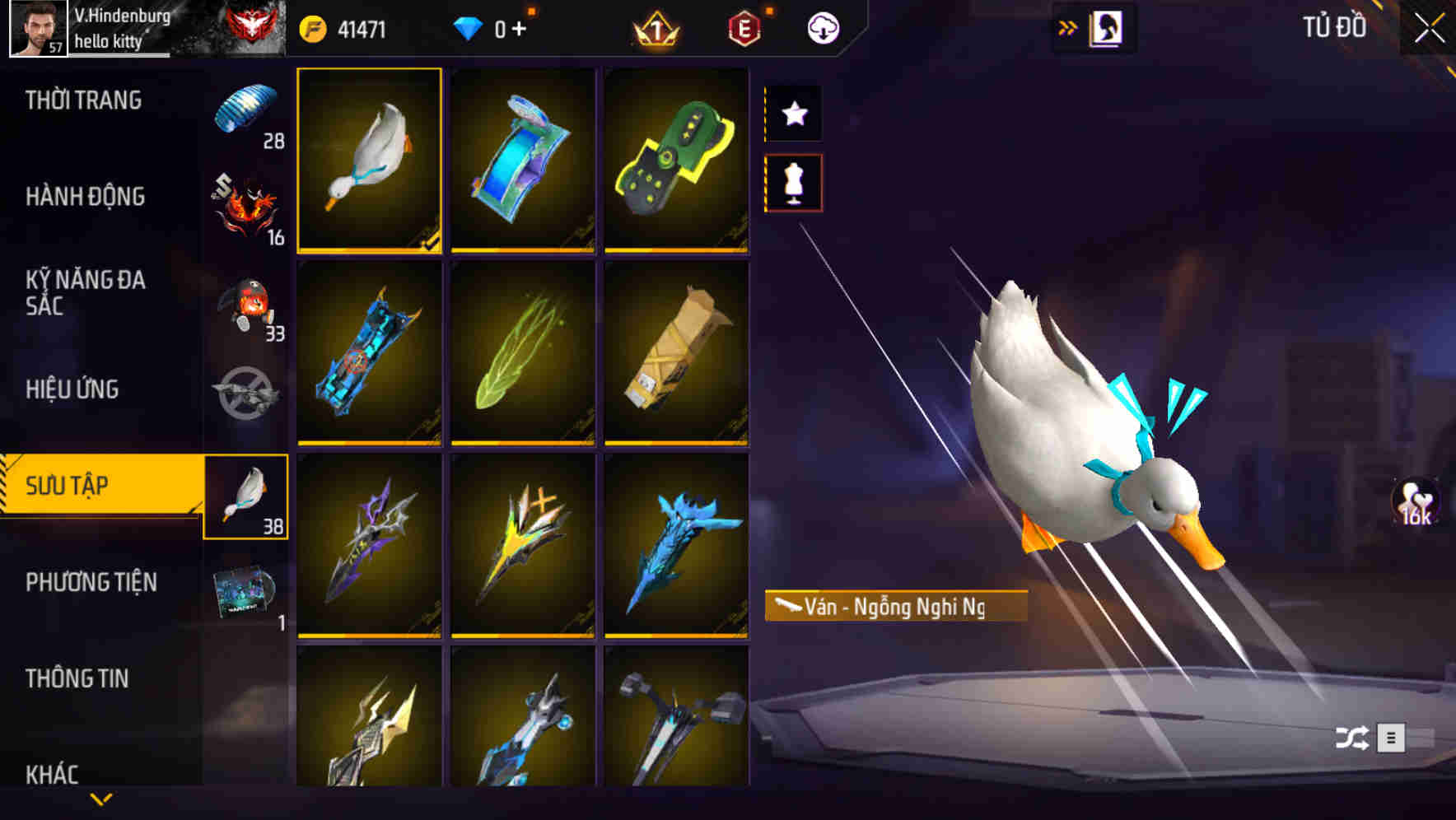Expand the double-arrow panel near top right

coord(1067,26)
